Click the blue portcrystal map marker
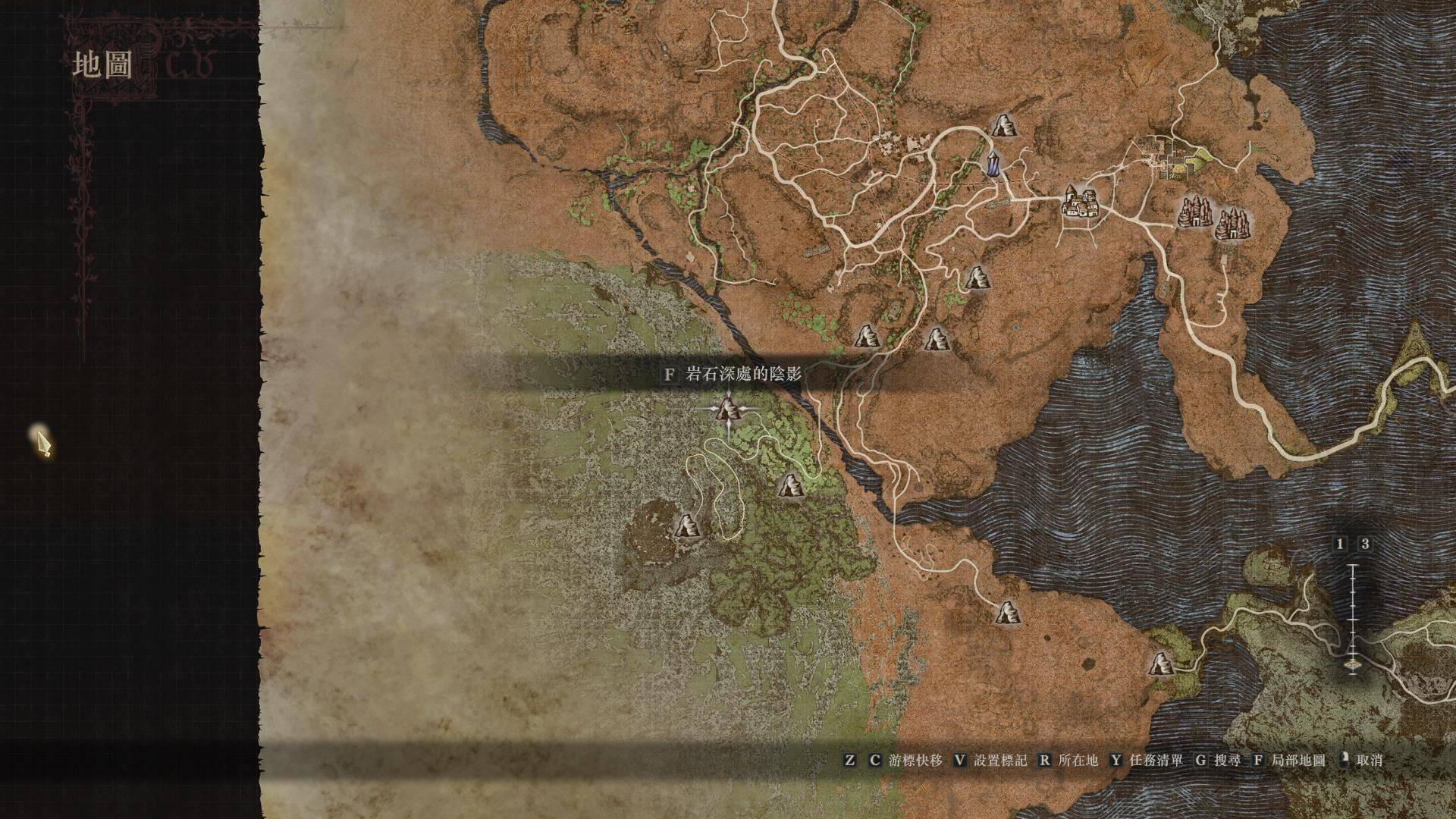Image resolution: width=1456 pixels, height=819 pixels. tap(993, 164)
